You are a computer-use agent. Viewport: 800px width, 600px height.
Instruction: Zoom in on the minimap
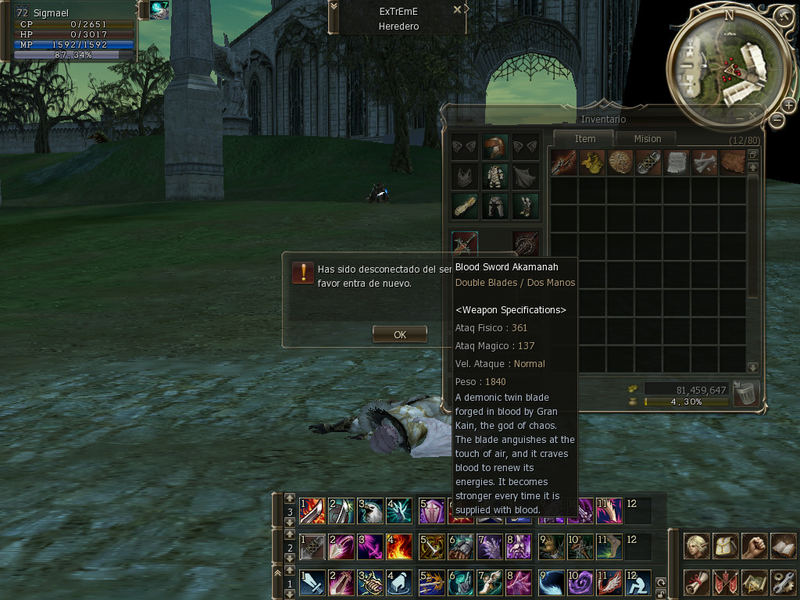(789, 104)
